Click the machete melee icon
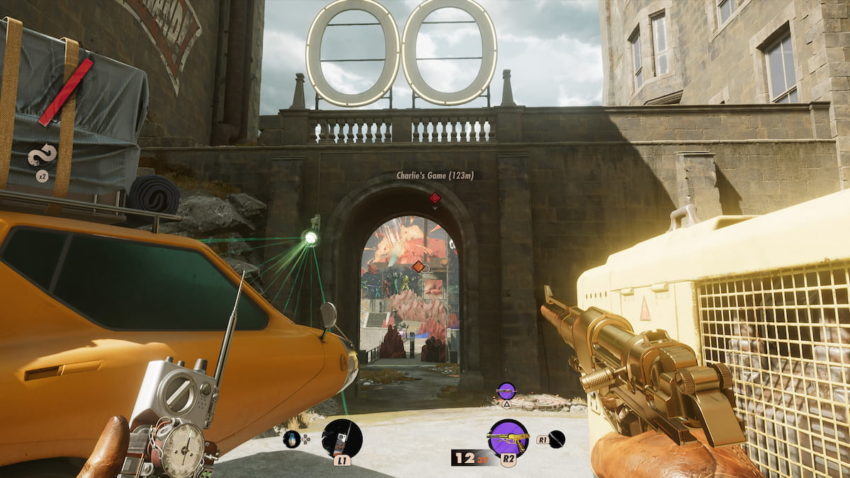 click(556, 439)
